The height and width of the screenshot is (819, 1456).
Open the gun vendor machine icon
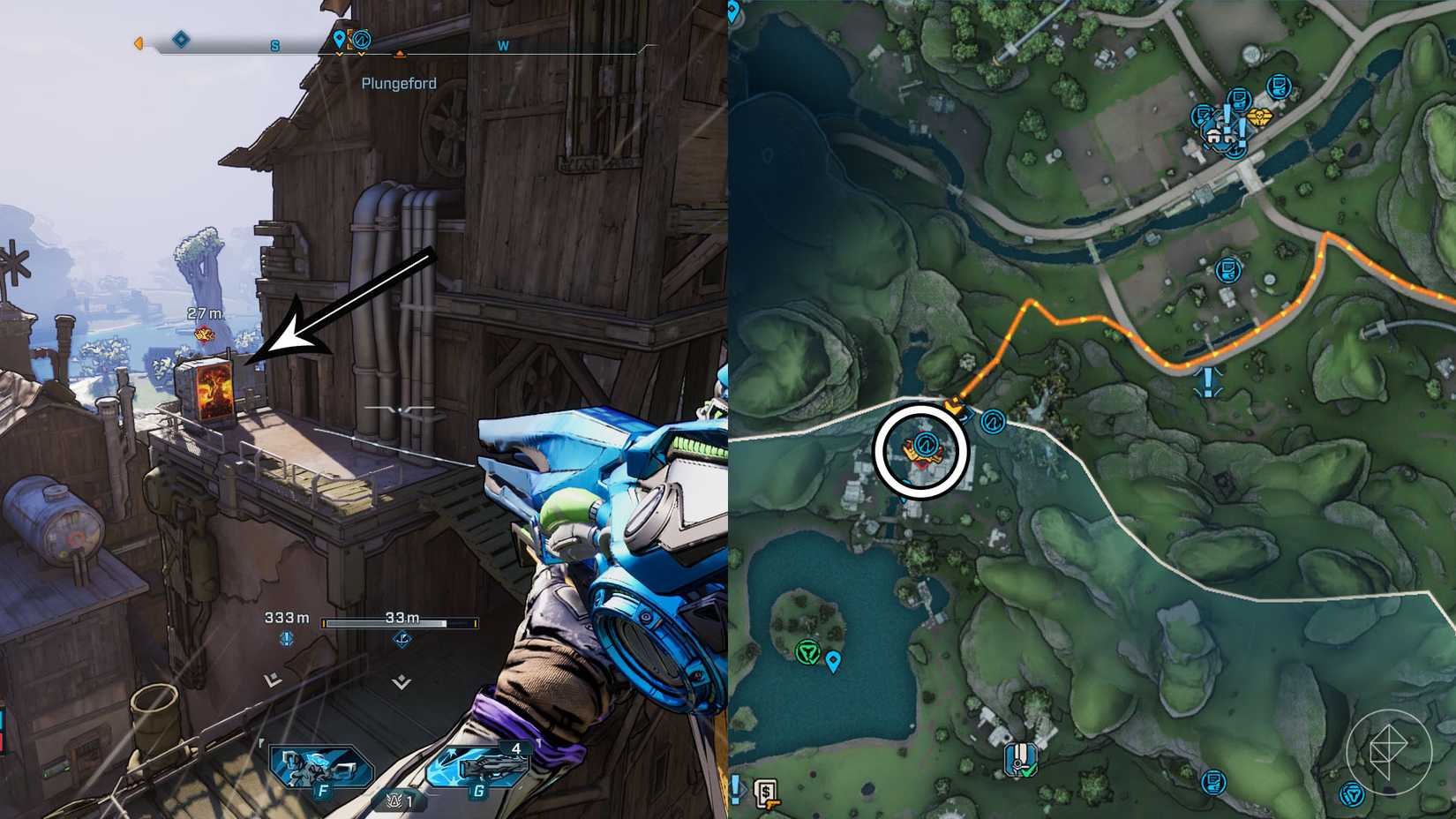[767, 793]
